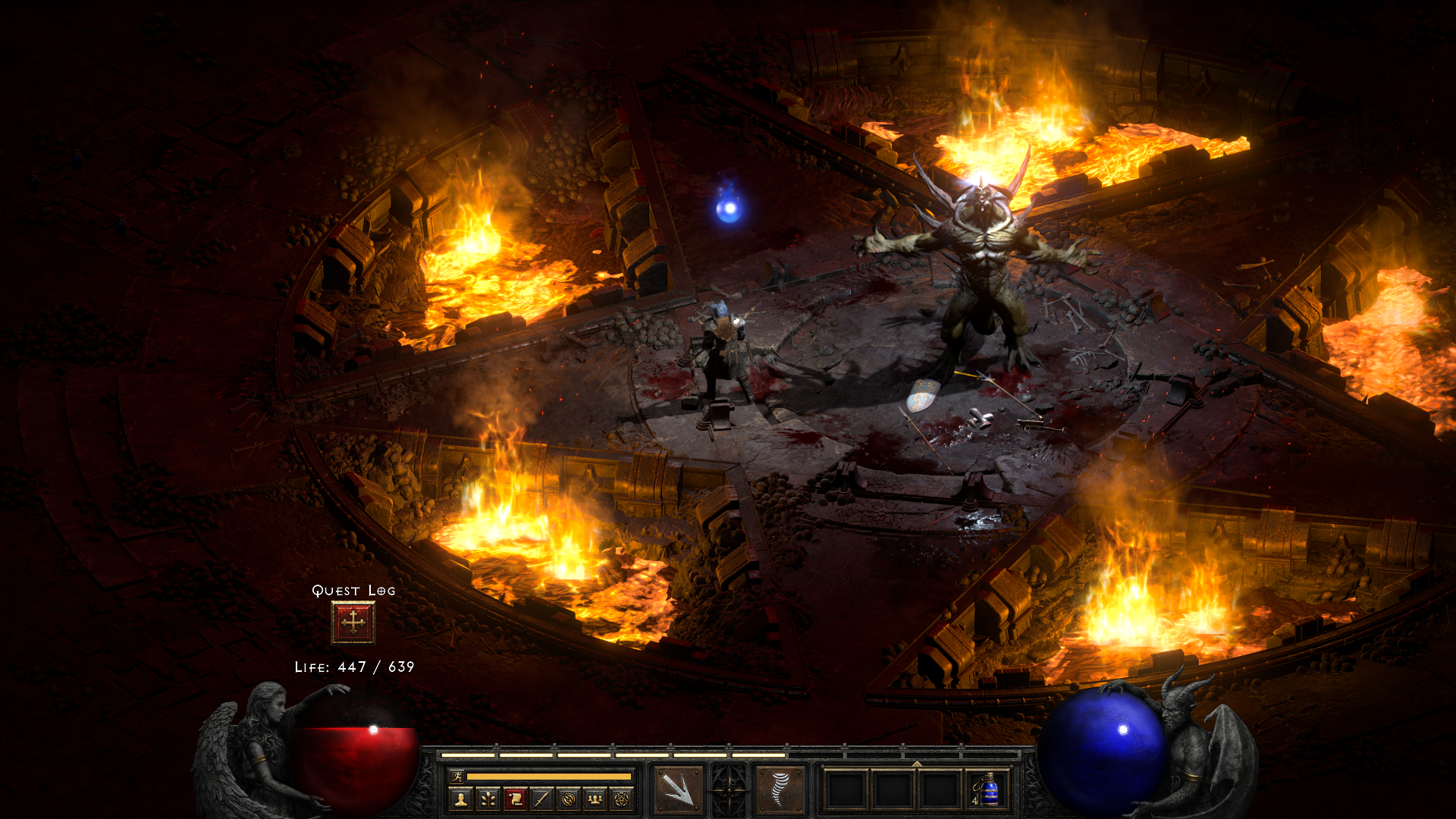Open inventory via the sword icon
Screen dimensions: 1456x819
pyautogui.click(x=541, y=799)
